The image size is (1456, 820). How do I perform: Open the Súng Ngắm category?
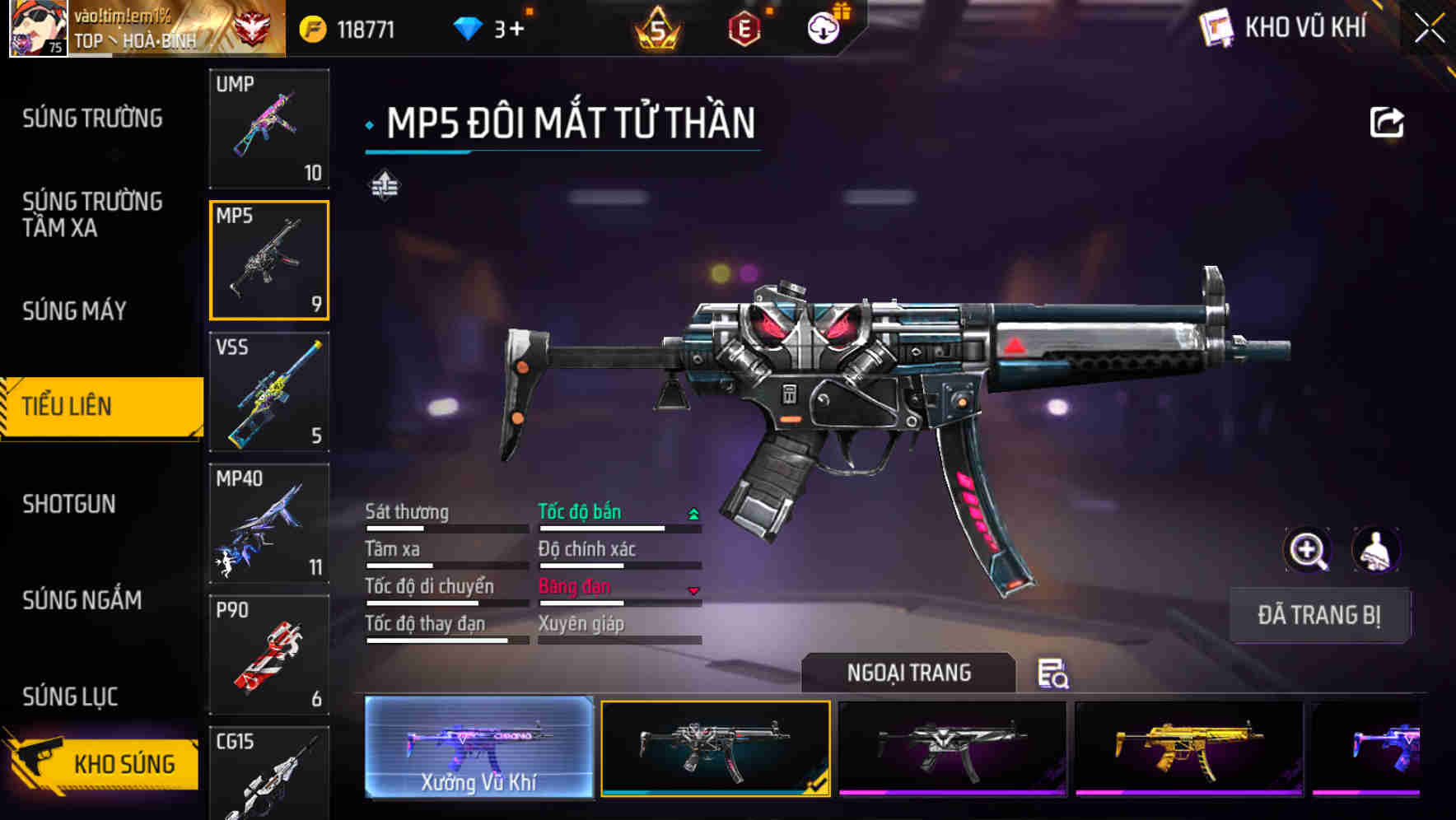click(x=82, y=600)
